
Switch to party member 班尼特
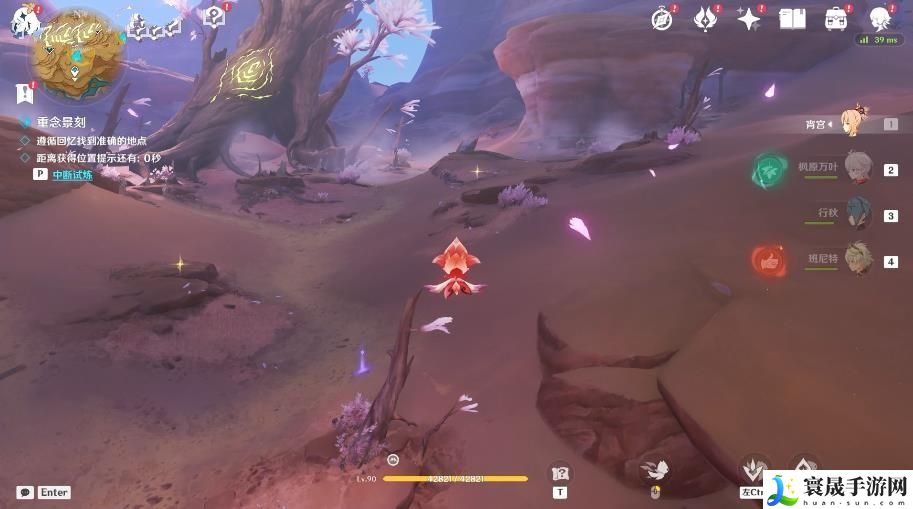click(857, 258)
